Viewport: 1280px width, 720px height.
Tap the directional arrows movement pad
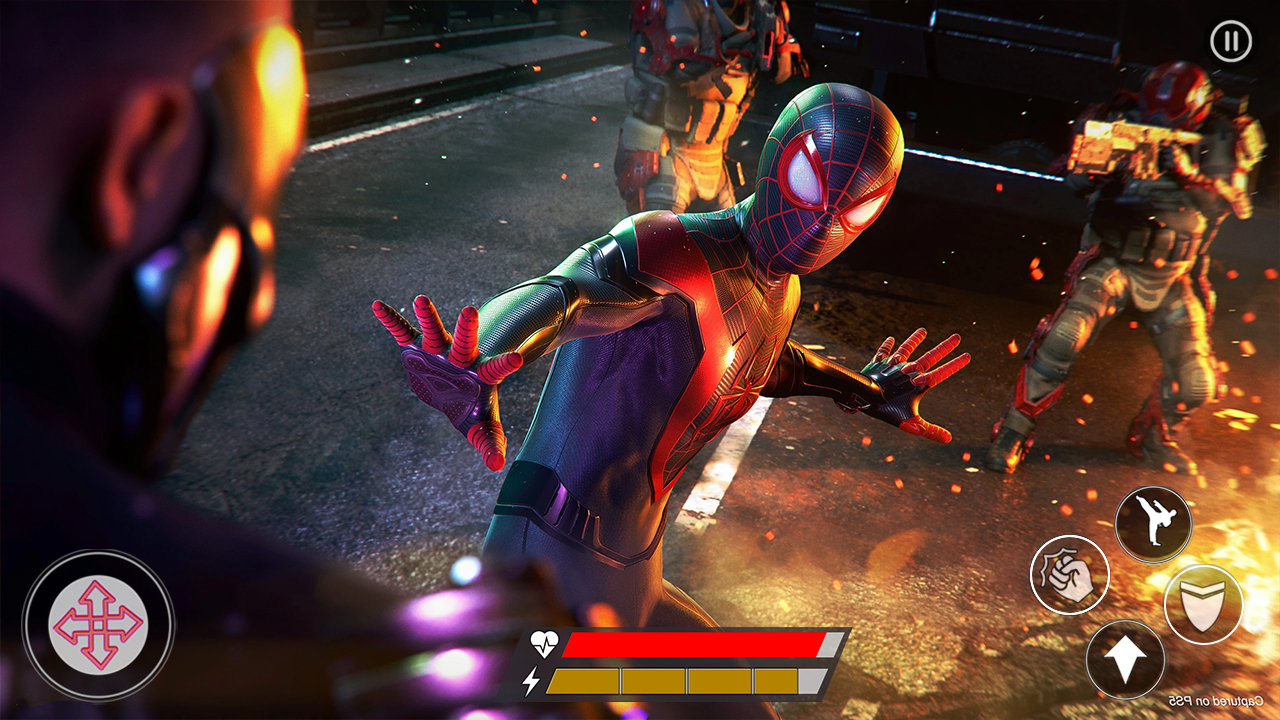point(98,625)
